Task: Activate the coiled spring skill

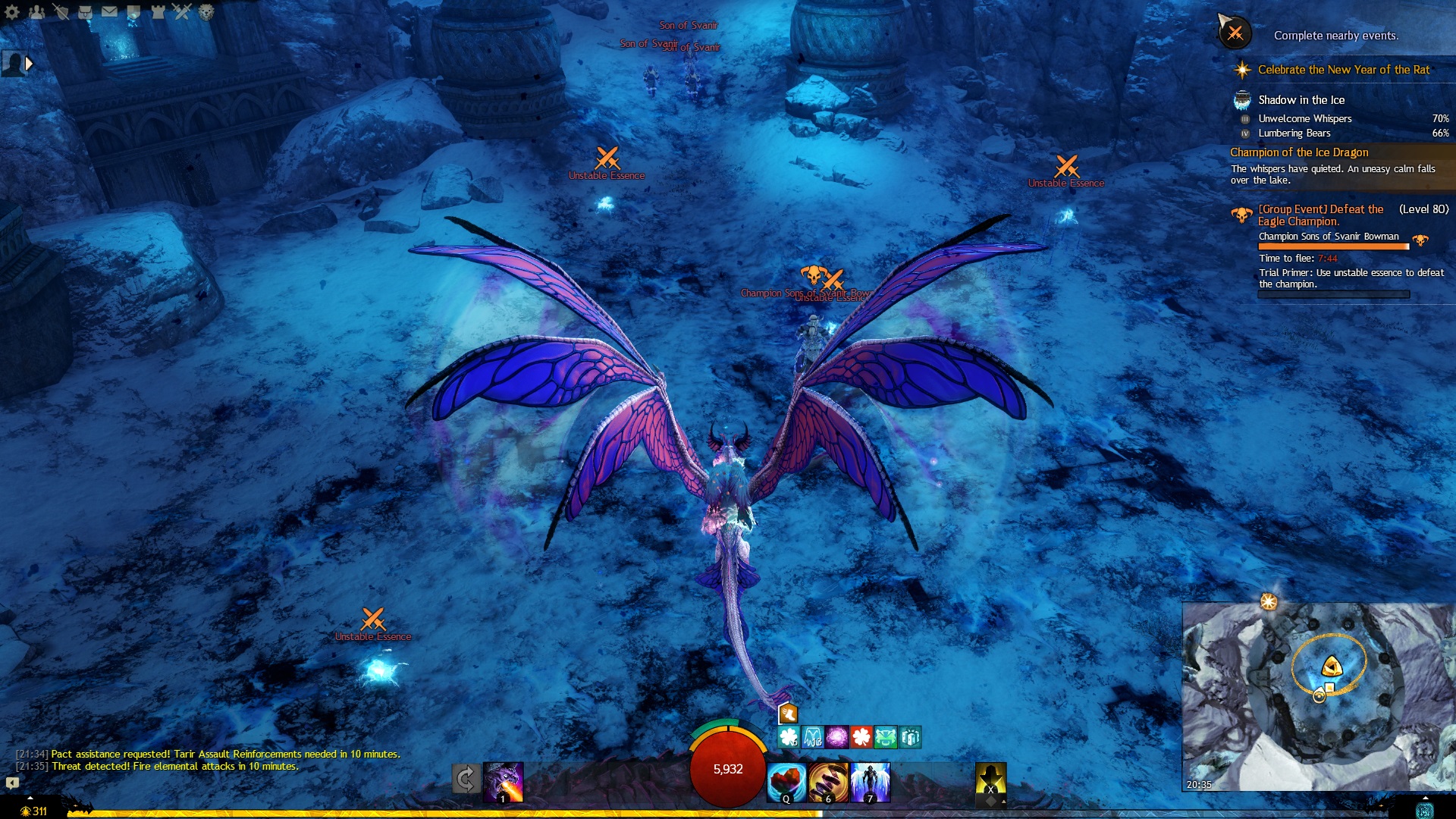Action: point(827,782)
